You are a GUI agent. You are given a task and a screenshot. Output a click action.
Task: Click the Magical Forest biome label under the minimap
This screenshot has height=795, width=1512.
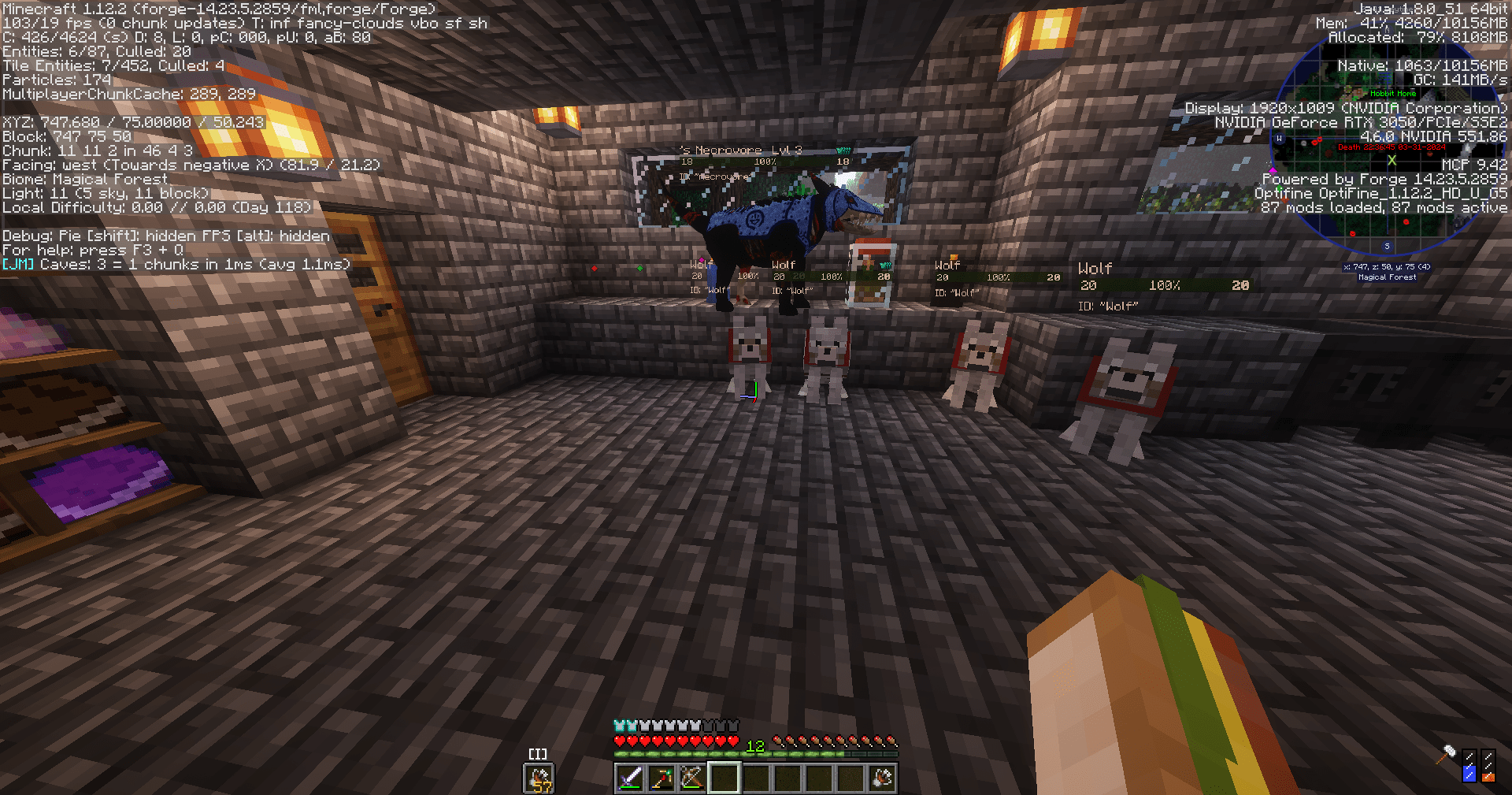coord(1388,277)
